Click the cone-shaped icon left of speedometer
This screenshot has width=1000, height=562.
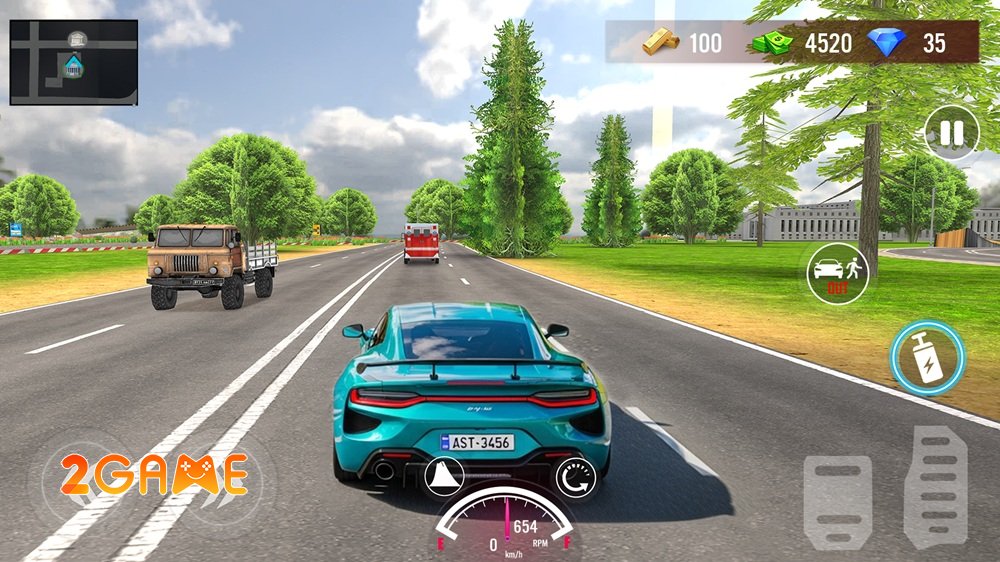coord(444,477)
